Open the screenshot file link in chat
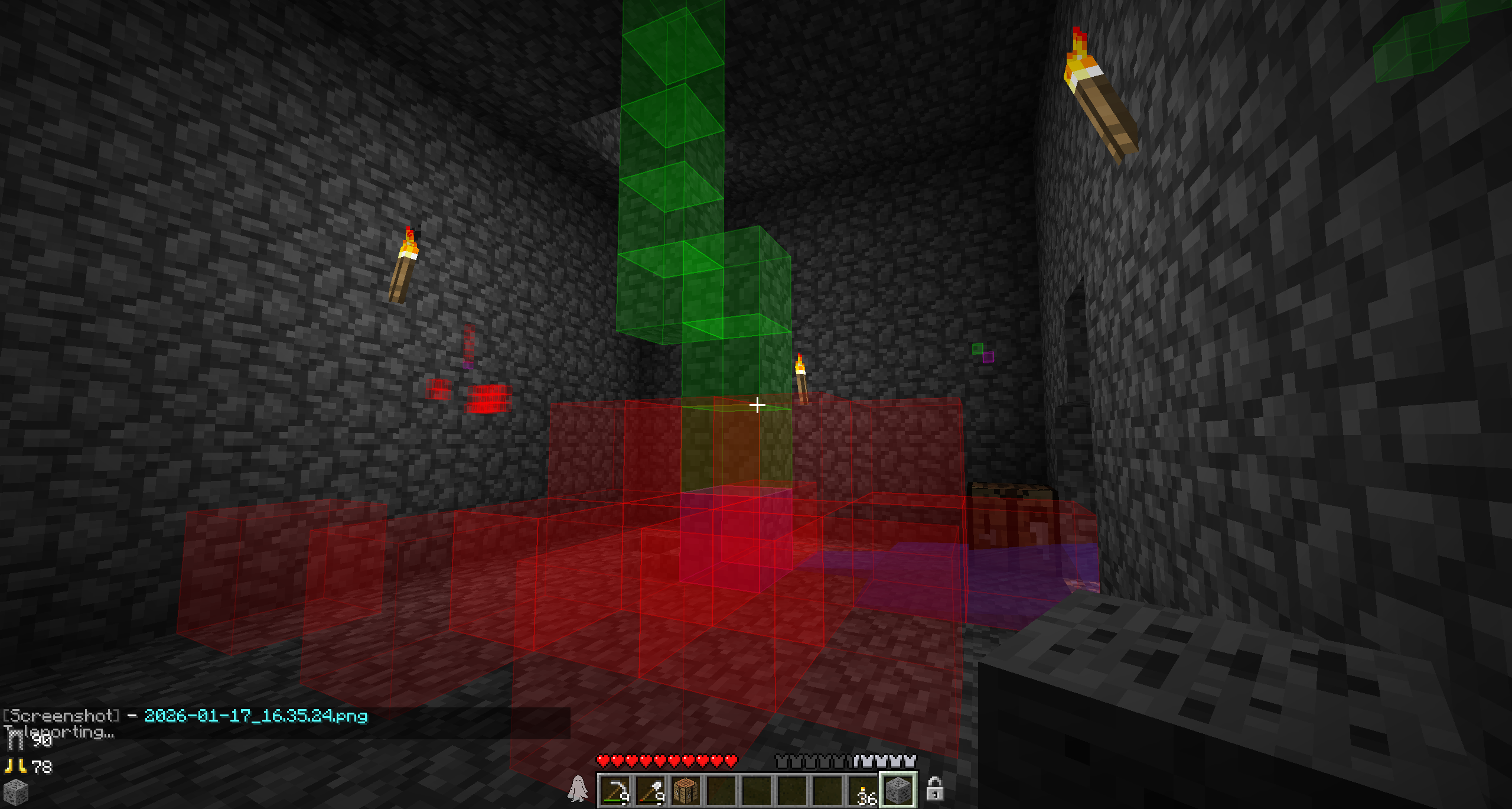 click(x=256, y=716)
